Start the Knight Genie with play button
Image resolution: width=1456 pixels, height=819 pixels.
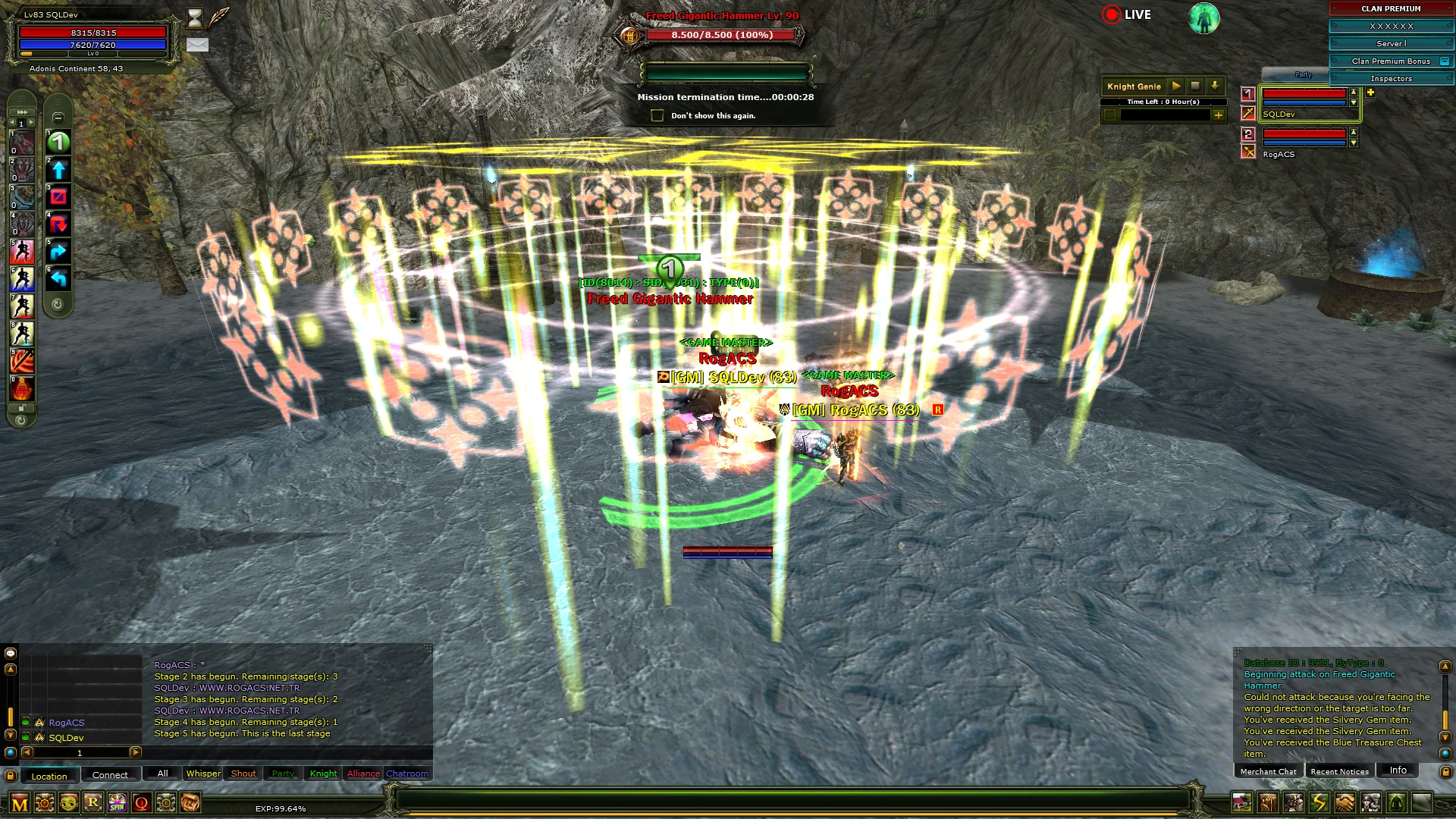click(x=1175, y=86)
